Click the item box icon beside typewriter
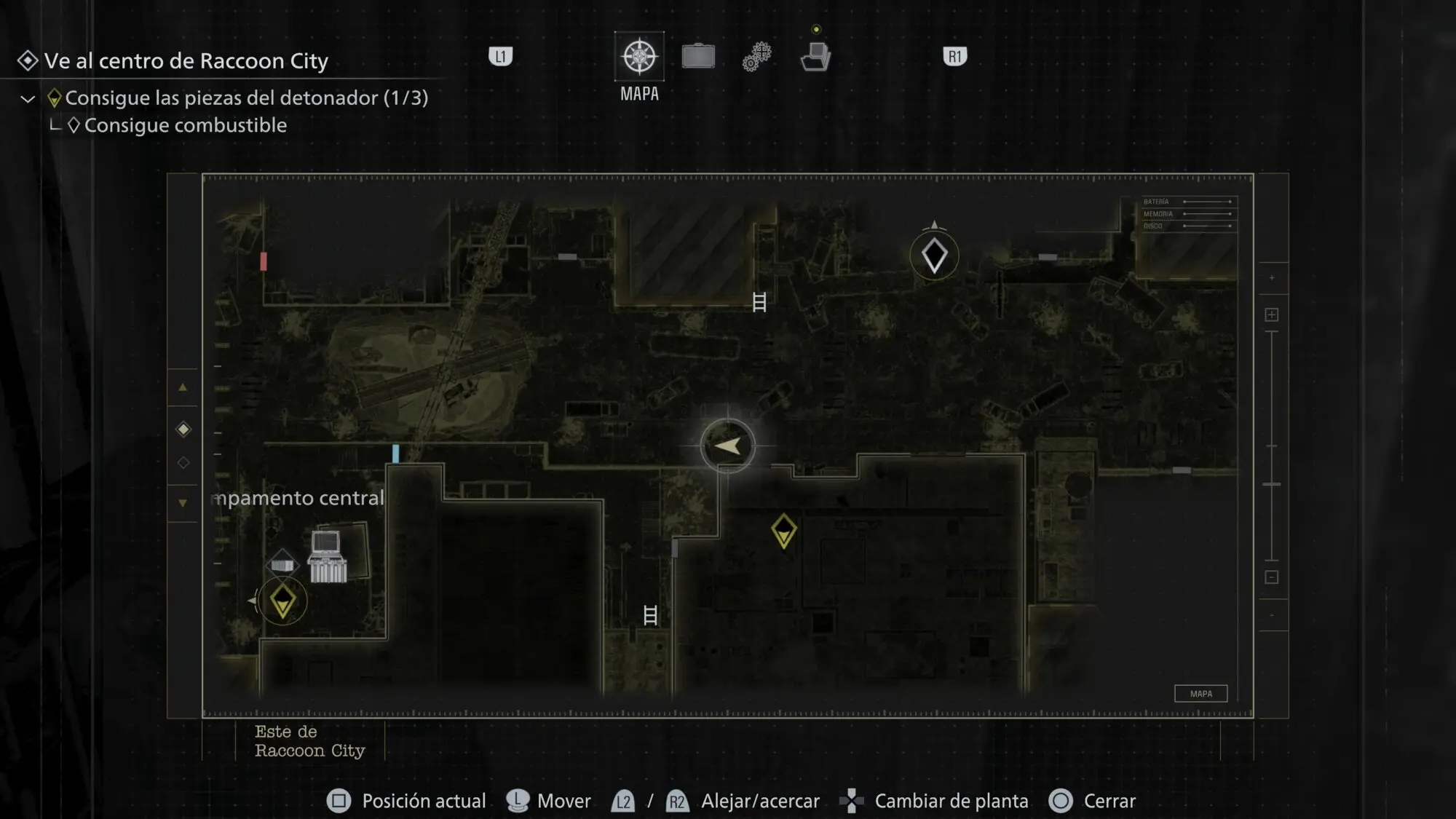The width and height of the screenshot is (1456, 819). (282, 563)
